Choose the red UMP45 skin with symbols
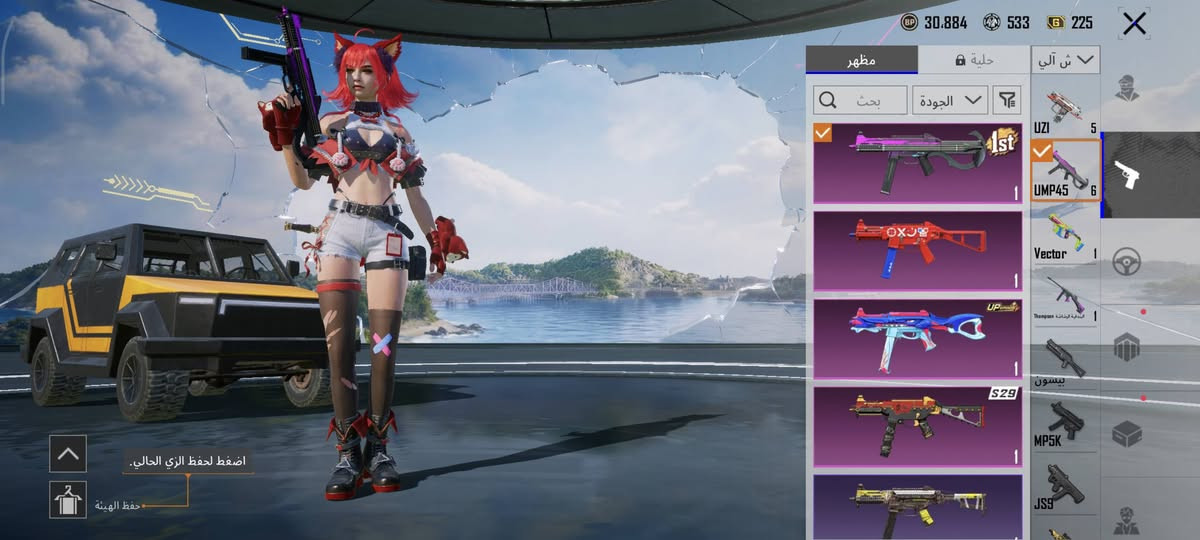Image resolution: width=1200 pixels, height=540 pixels. click(x=917, y=250)
